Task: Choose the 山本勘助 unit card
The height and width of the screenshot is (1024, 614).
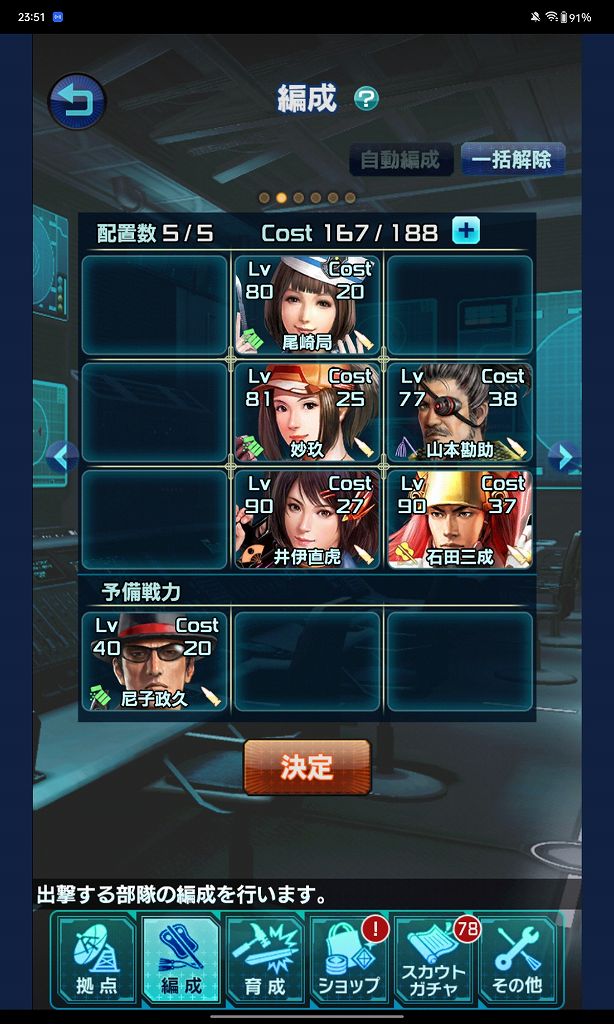Action: coord(460,412)
